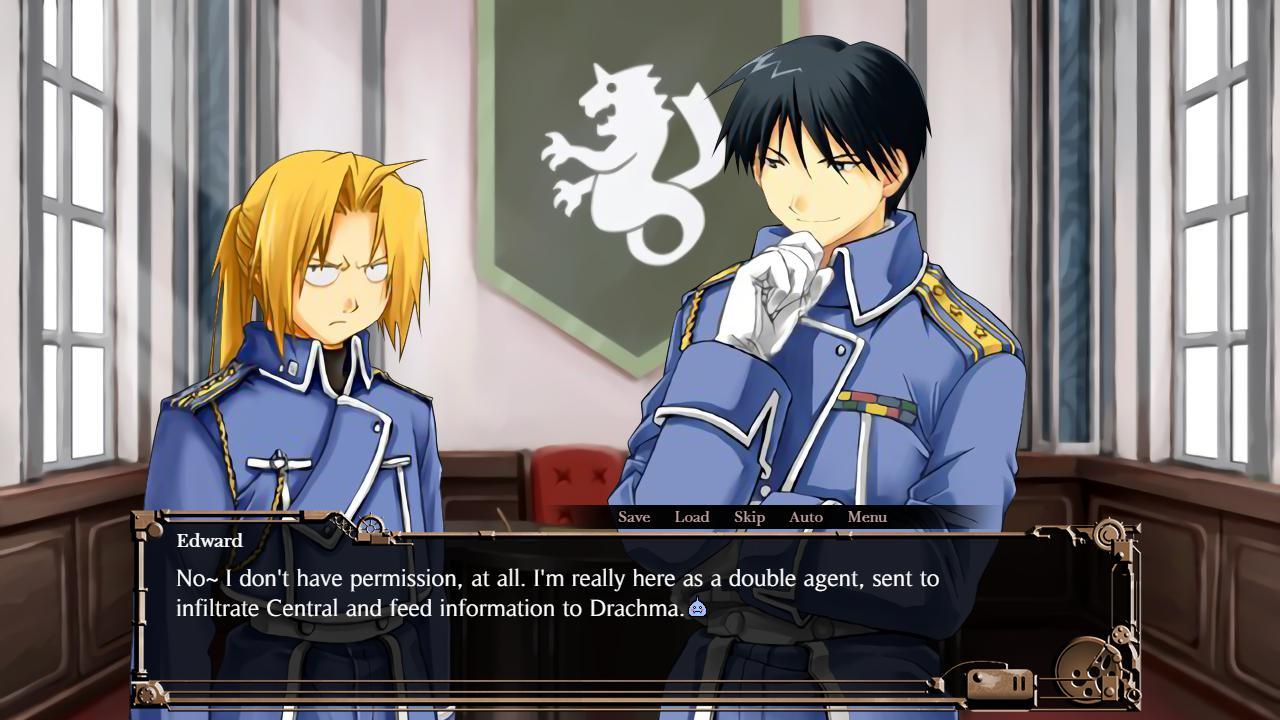Enable Skip mode from the quick menu
Image resolution: width=1280 pixels, height=720 pixels.
tap(748, 517)
